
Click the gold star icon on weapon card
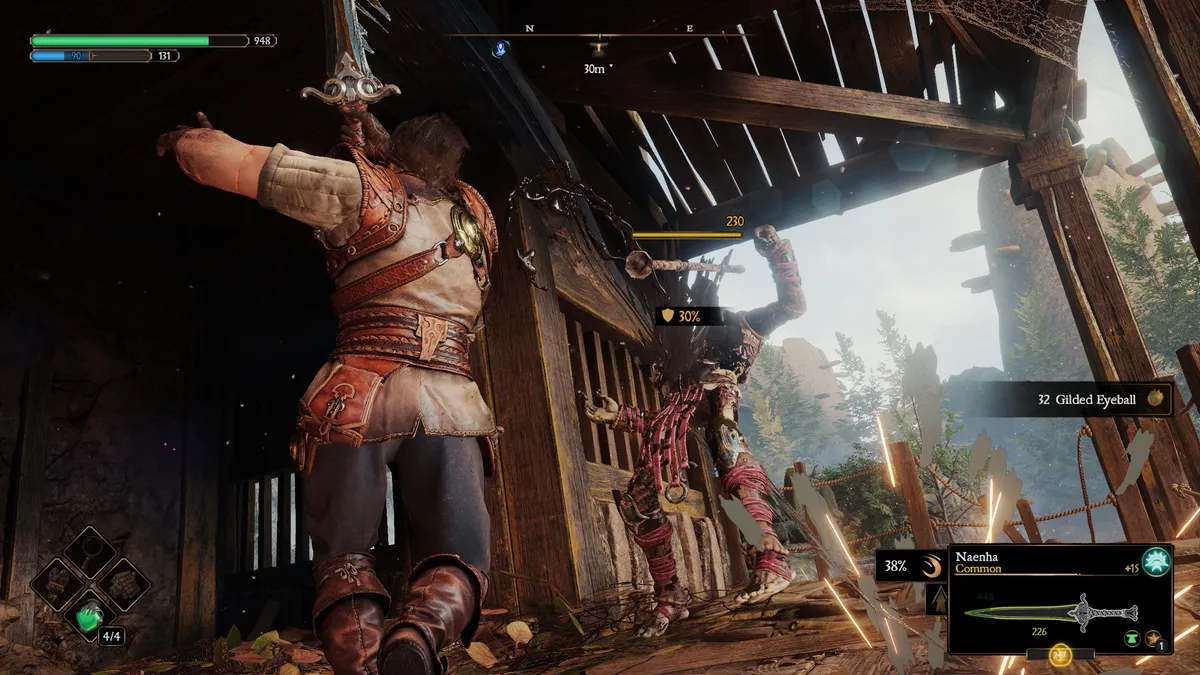(x=1153, y=637)
